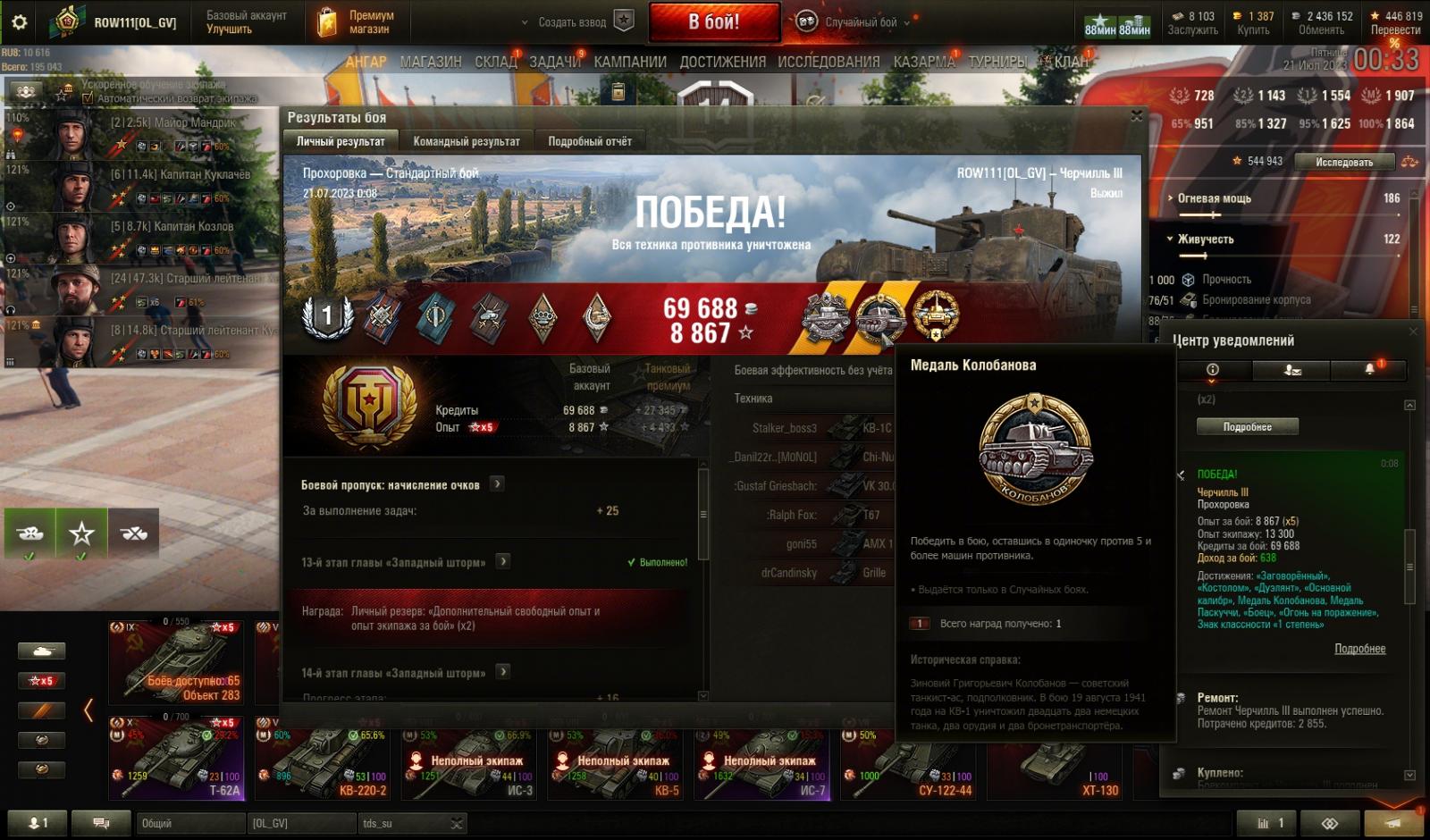This screenshot has height=840, width=1430.
Task: Open the Общий chat channel tab
Action: pos(189,823)
